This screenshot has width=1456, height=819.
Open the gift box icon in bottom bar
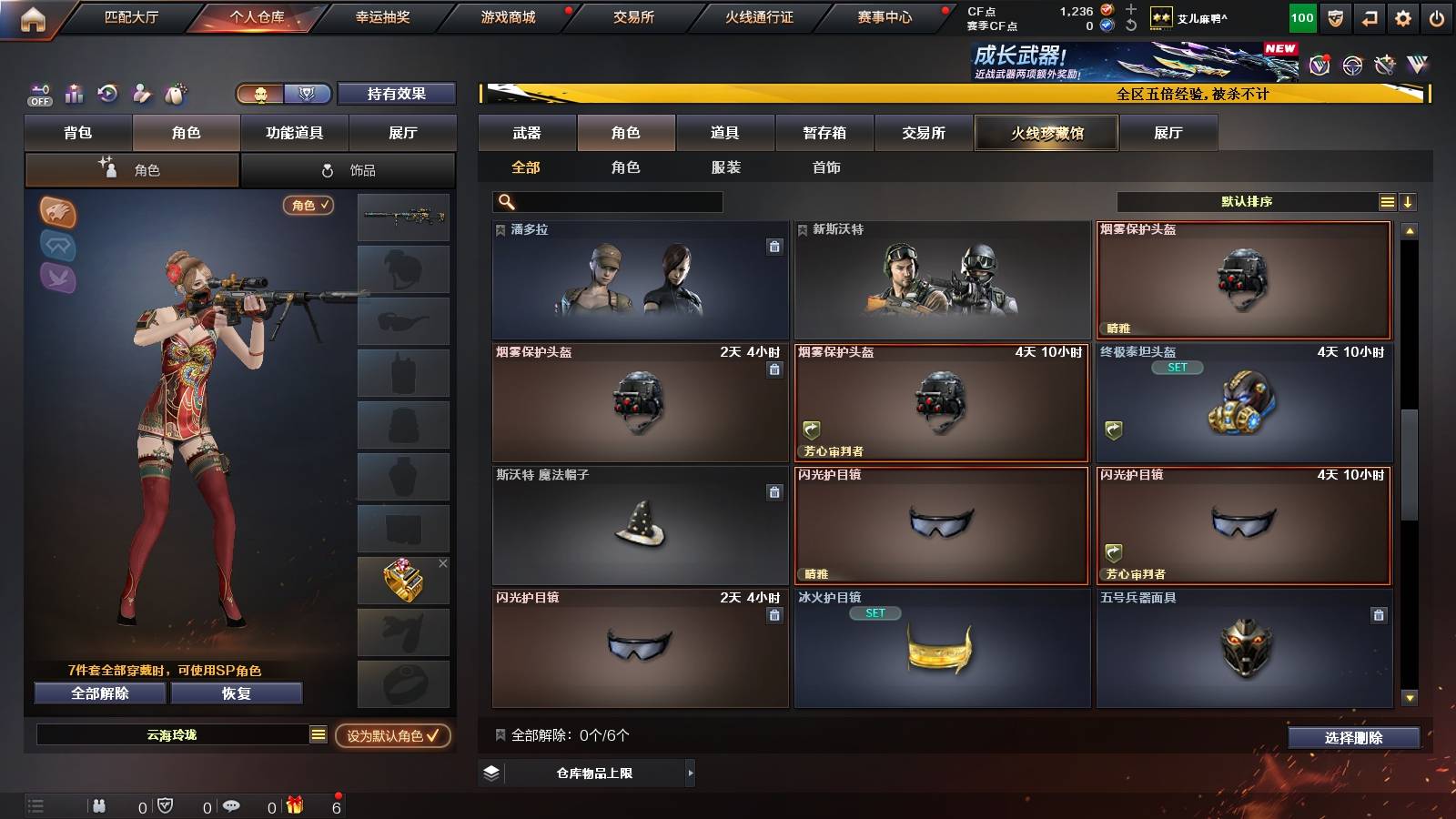(x=293, y=805)
